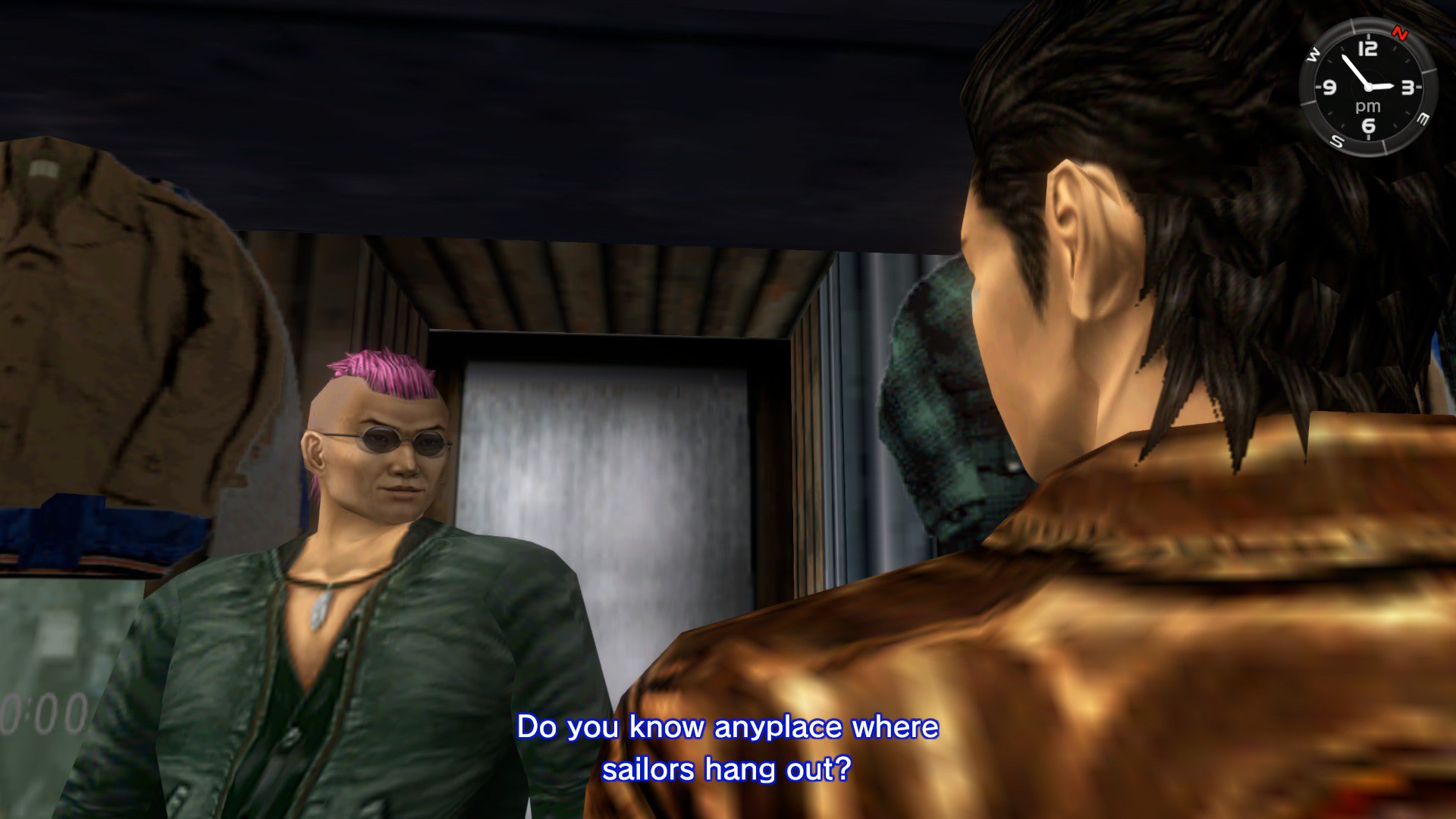The height and width of the screenshot is (819, 1456).
Task: Click the clock and compass dial
Action: tap(1367, 87)
